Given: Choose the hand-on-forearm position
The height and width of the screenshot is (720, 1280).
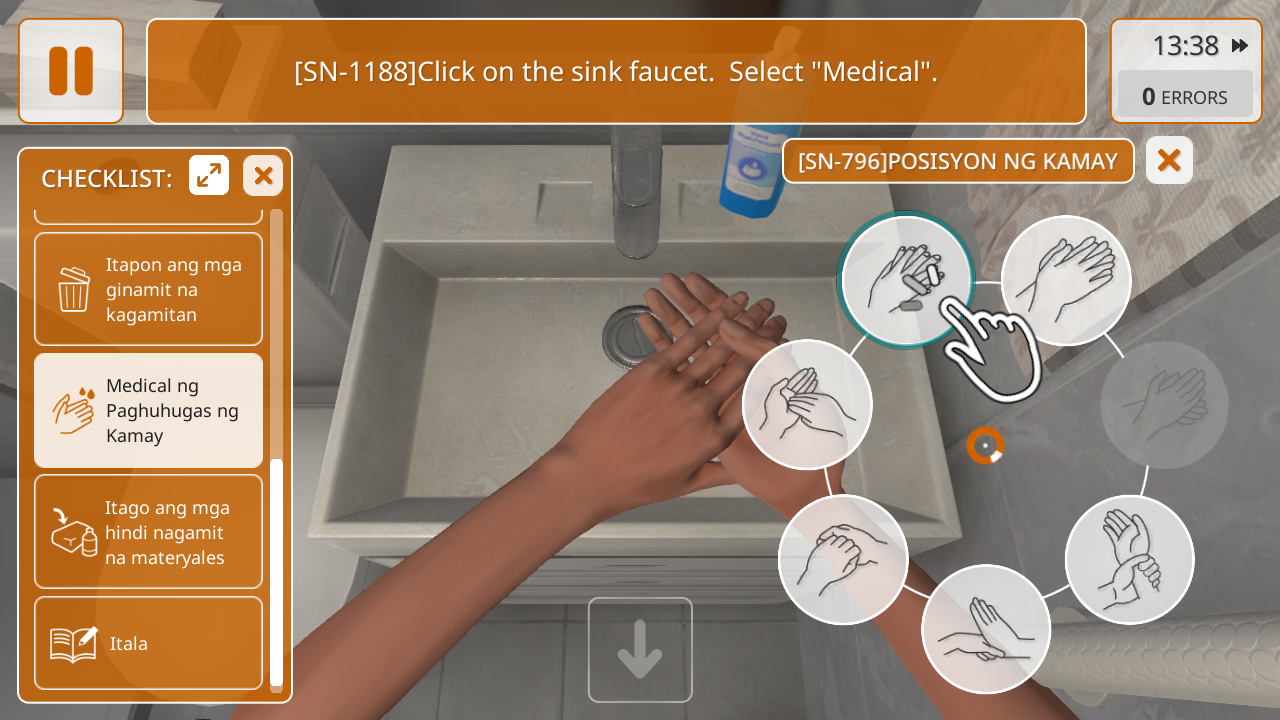Looking at the screenshot, I should point(986,629).
